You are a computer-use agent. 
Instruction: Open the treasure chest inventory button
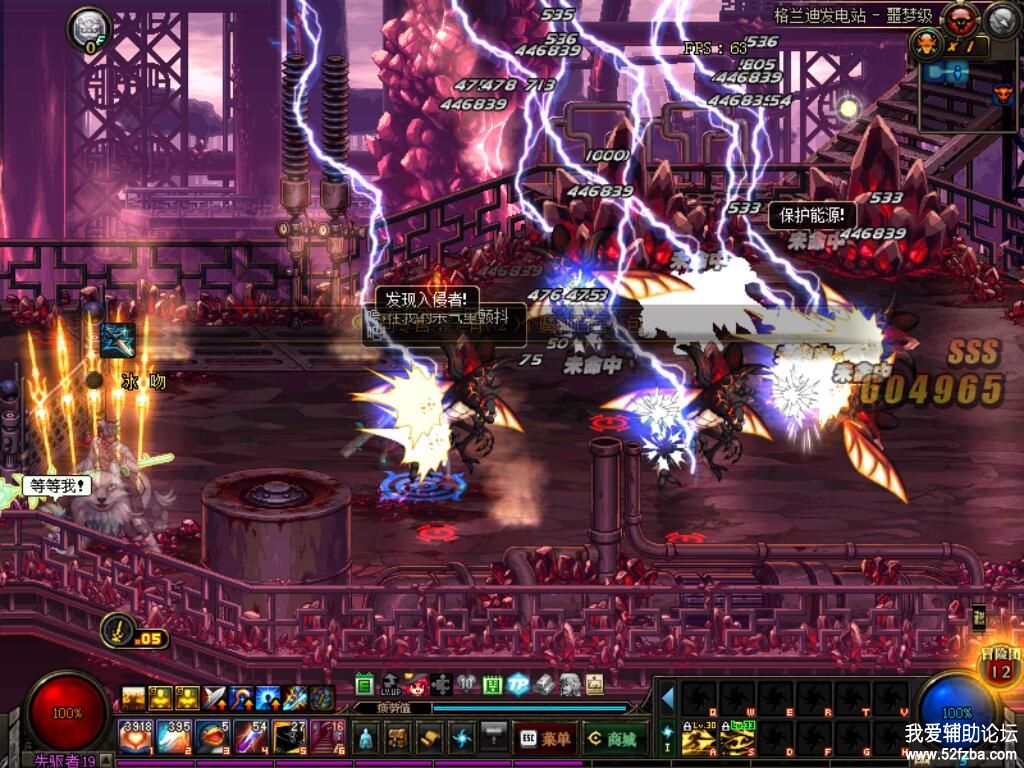point(398,739)
